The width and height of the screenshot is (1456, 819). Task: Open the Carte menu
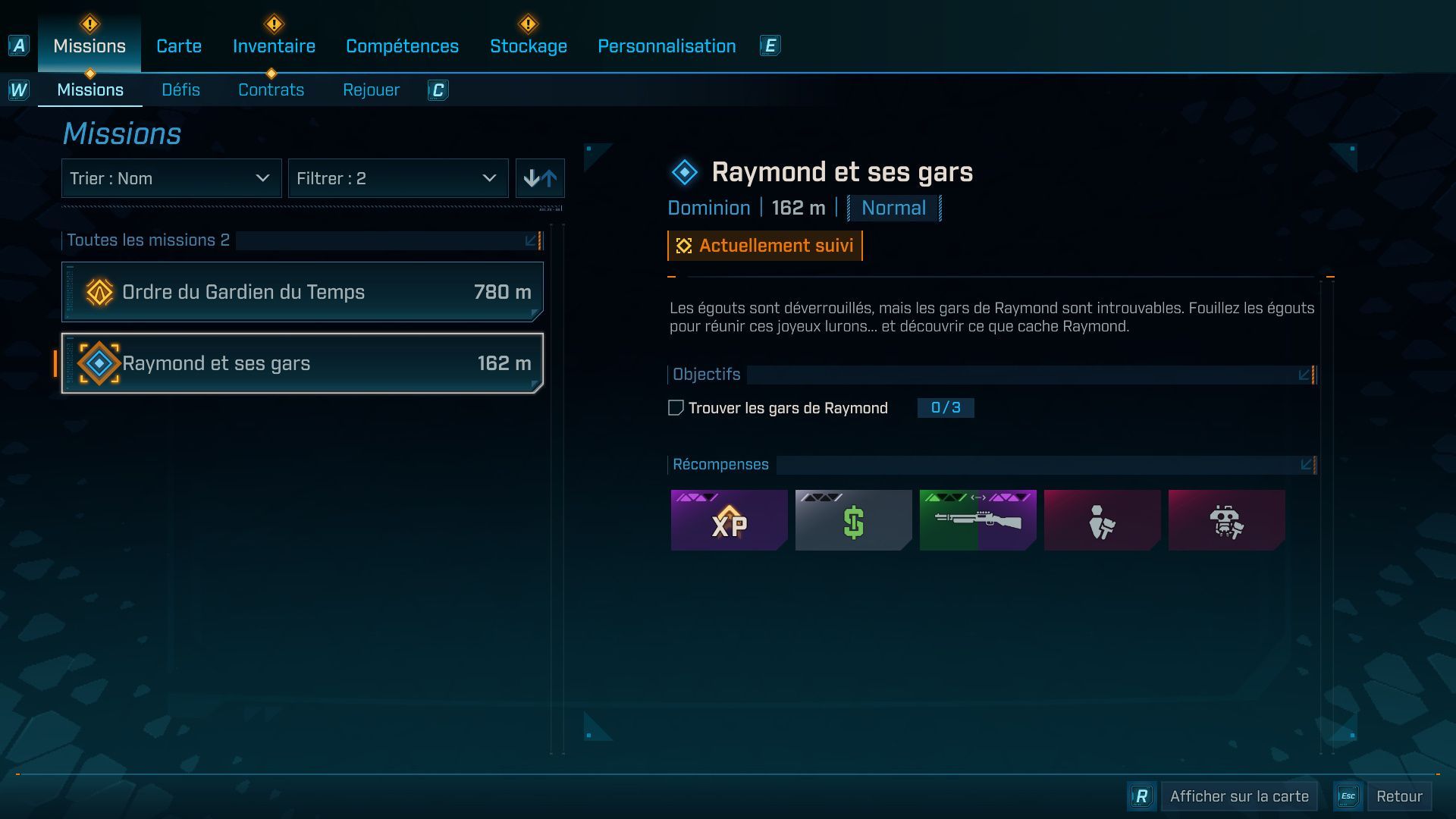[x=177, y=45]
